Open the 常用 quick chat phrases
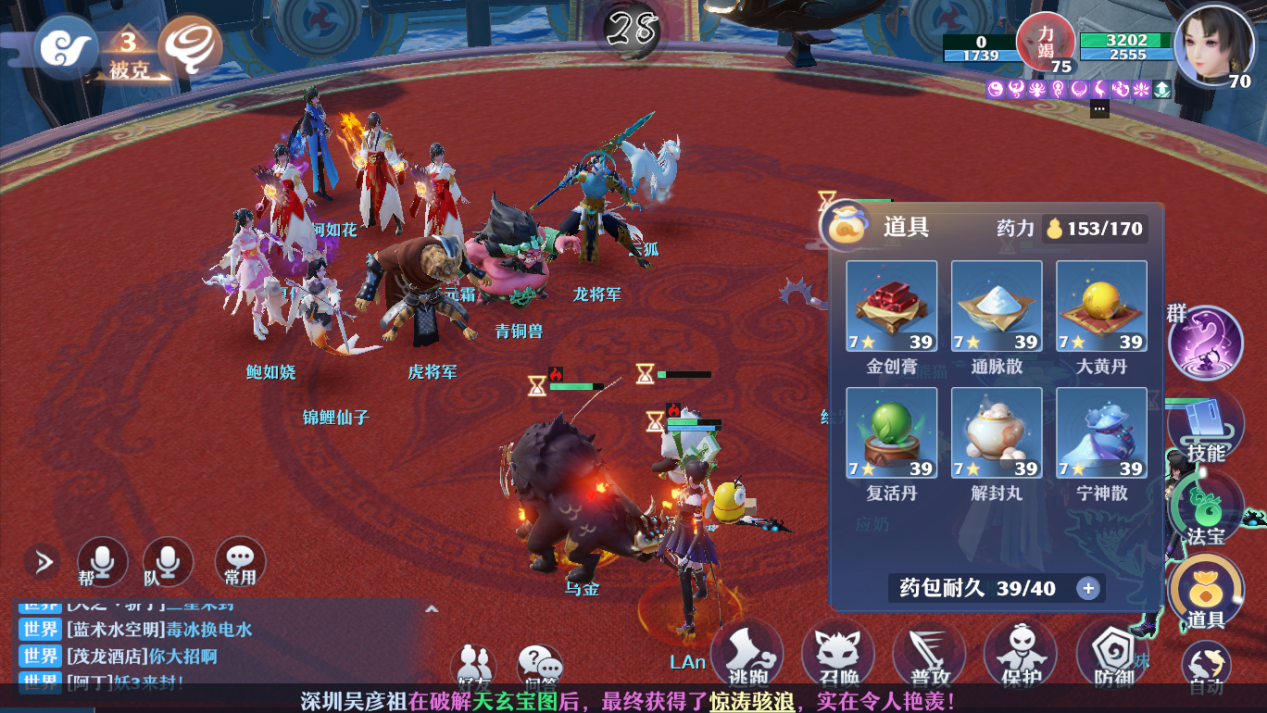 click(240, 562)
